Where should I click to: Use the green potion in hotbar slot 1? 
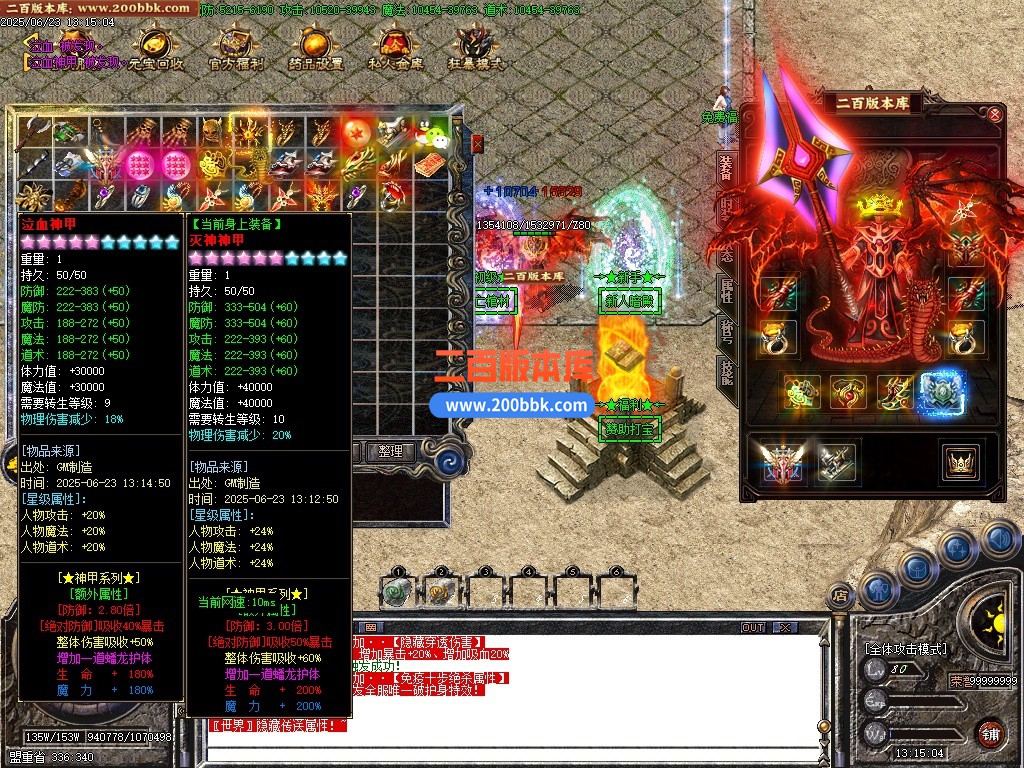[x=398, y=593]
